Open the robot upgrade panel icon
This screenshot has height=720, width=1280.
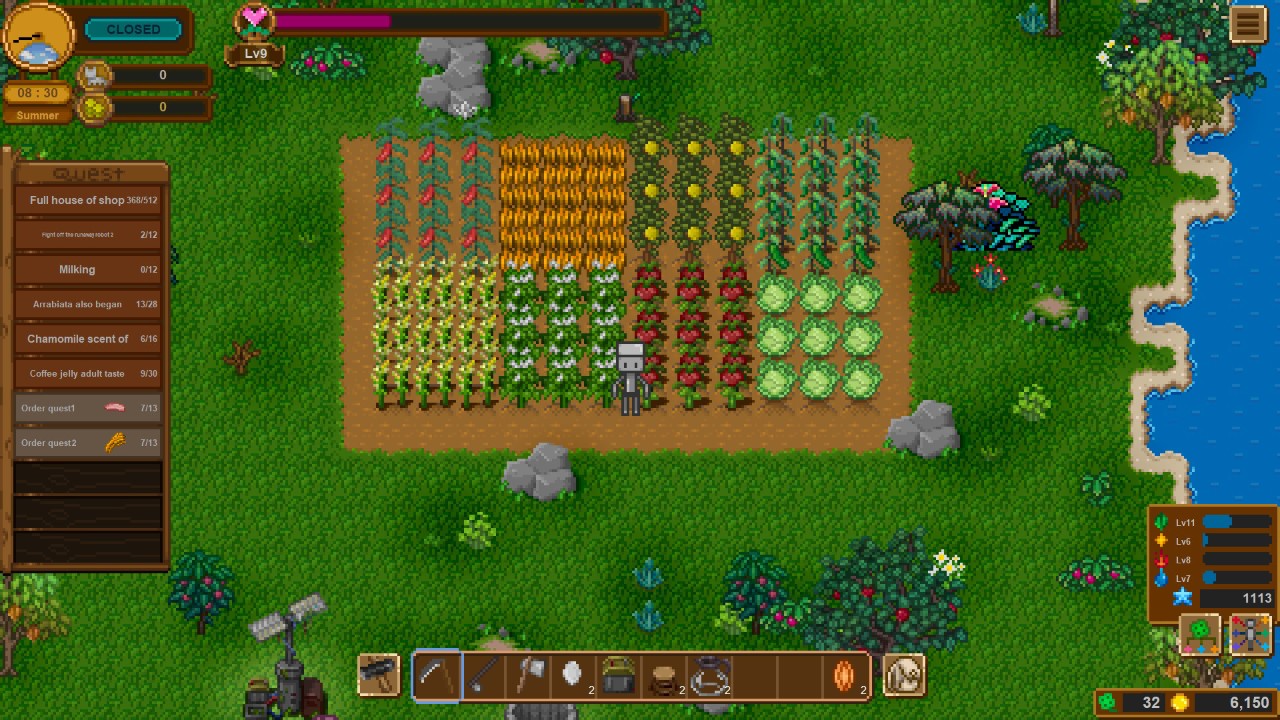click(x=1250, y=633)
